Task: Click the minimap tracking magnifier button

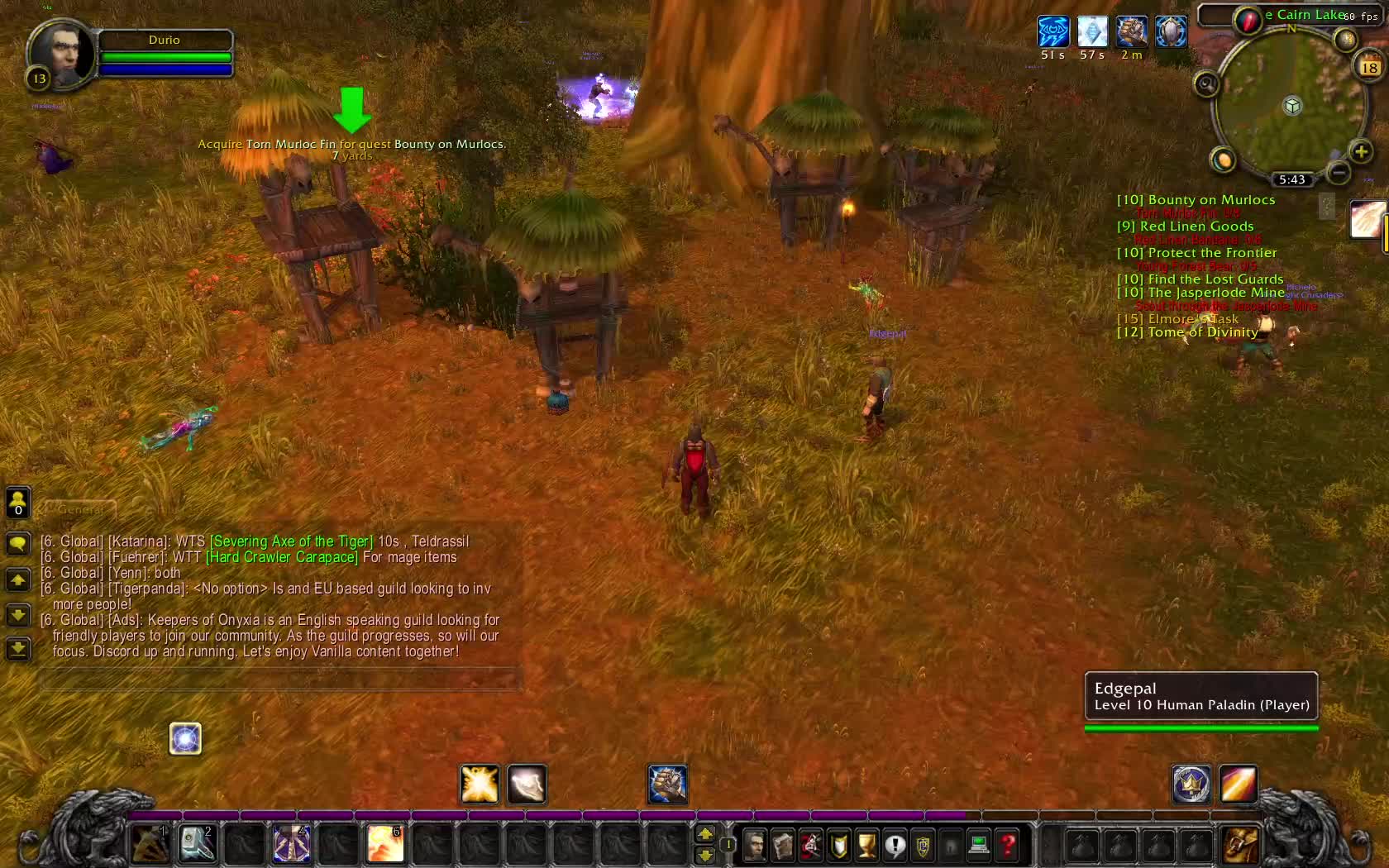Action: [1206, 83]
